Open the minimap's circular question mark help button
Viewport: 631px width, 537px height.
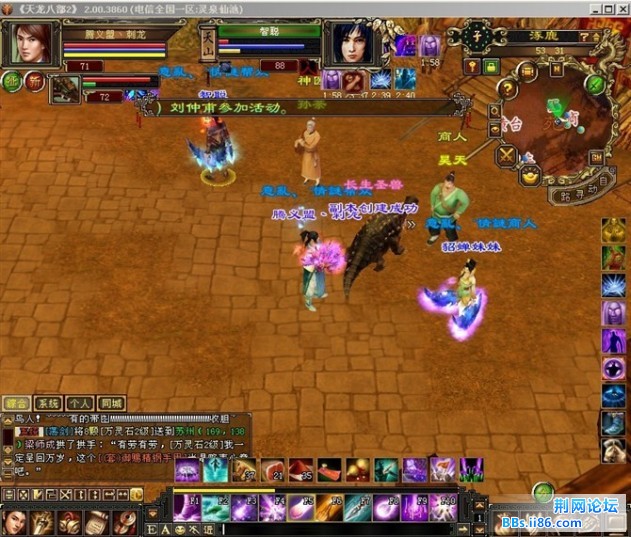[508, 88]
